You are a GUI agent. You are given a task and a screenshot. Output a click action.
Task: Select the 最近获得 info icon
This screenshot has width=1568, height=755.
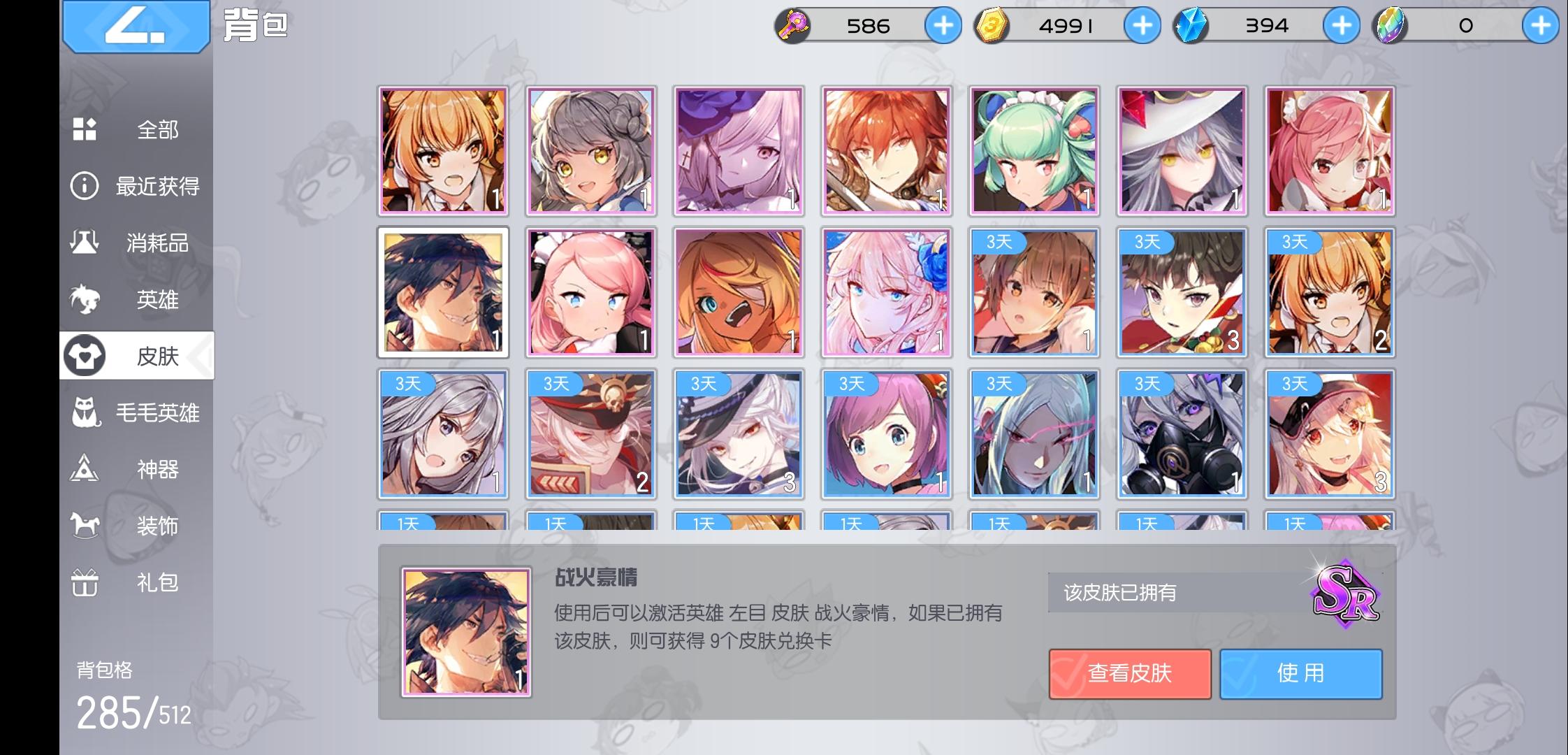pyautogui.click(x=83, y=187)
